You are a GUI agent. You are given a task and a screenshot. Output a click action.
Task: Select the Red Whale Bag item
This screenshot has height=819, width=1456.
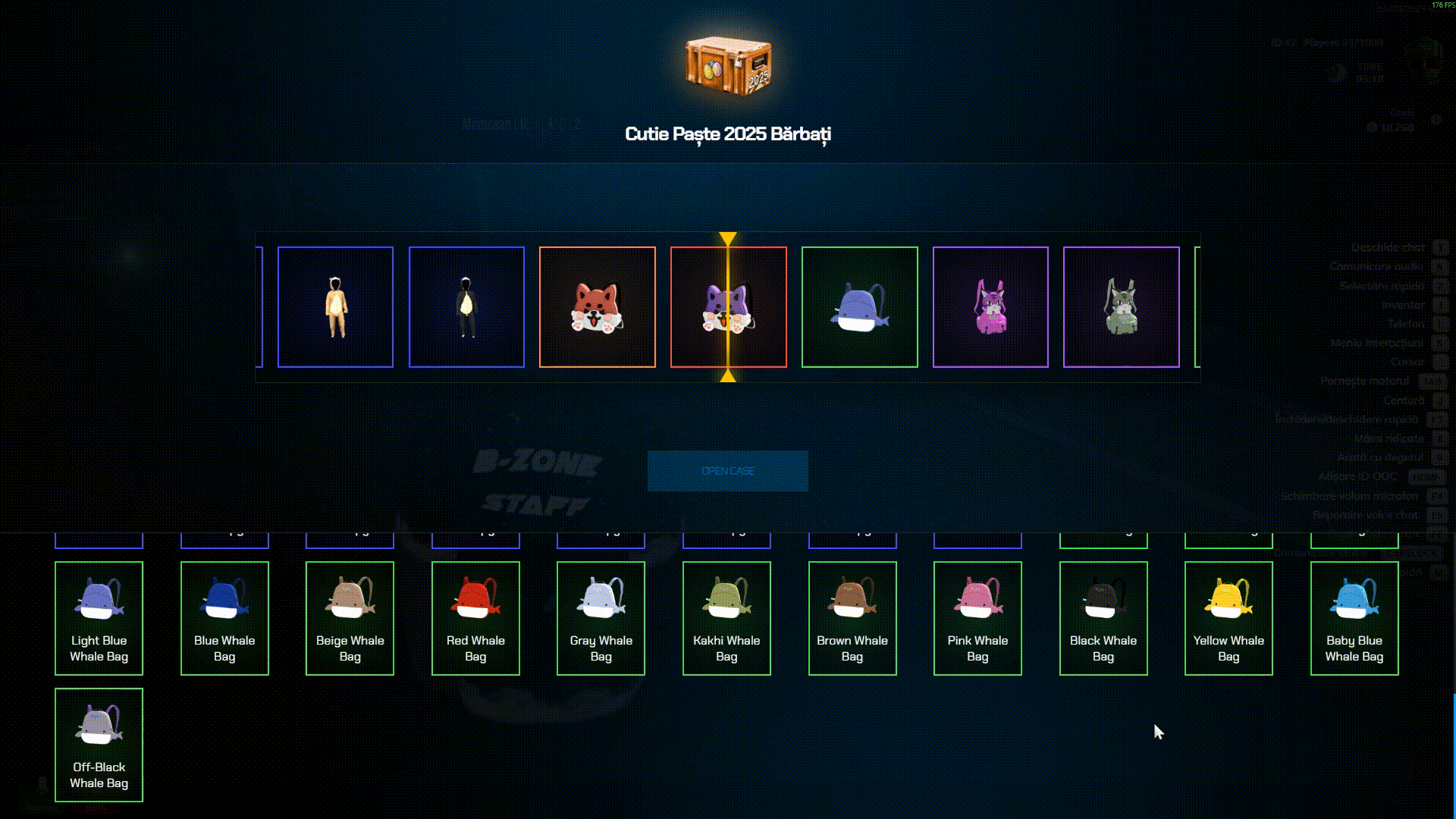click(x=475, y=618)
